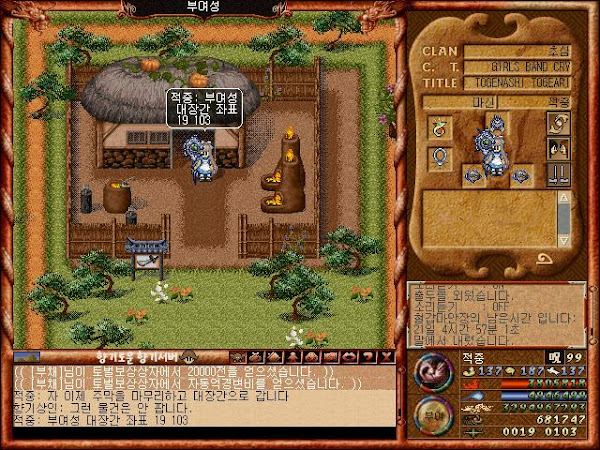Click the CLAN name field
The image size is (600, 450).
click(518, 50)
